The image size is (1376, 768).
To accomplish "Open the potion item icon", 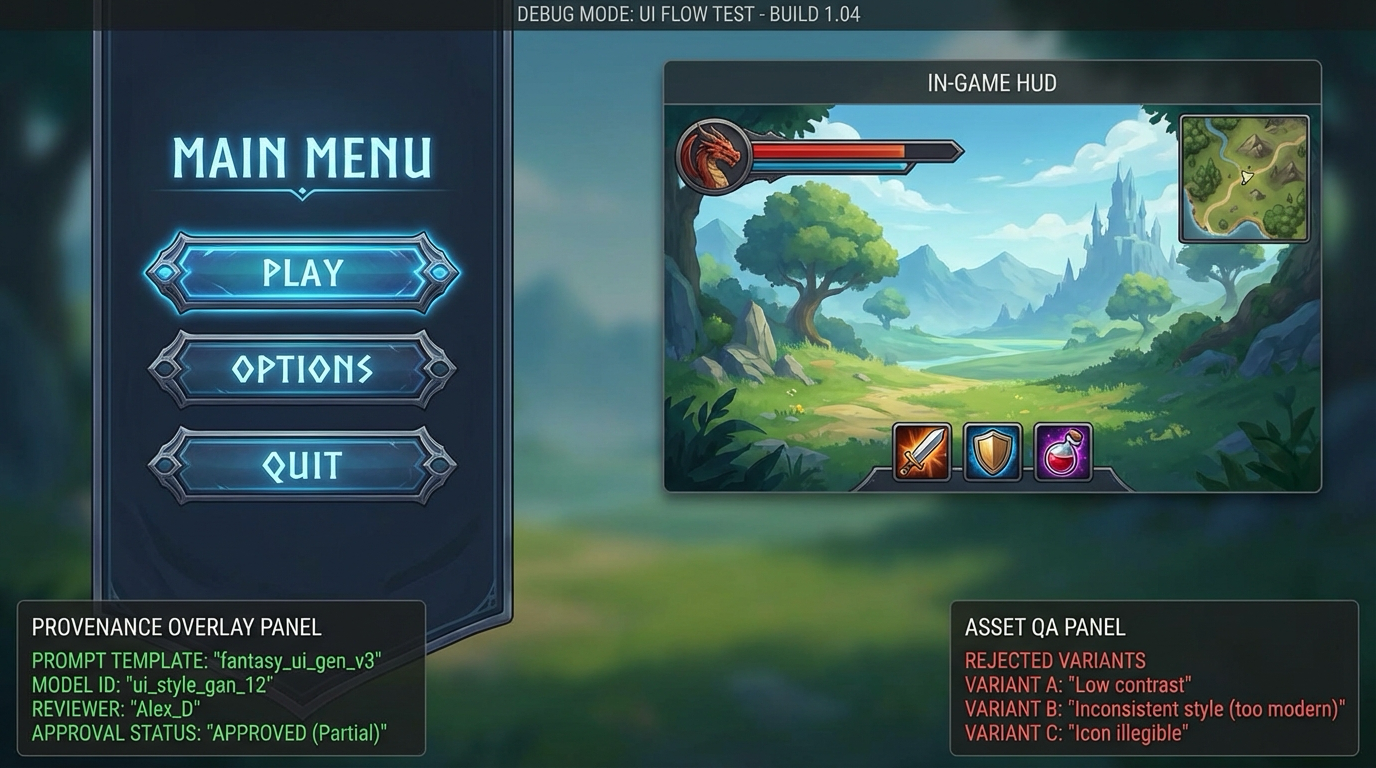I will pyautogui.click(x=1063, y=452).
